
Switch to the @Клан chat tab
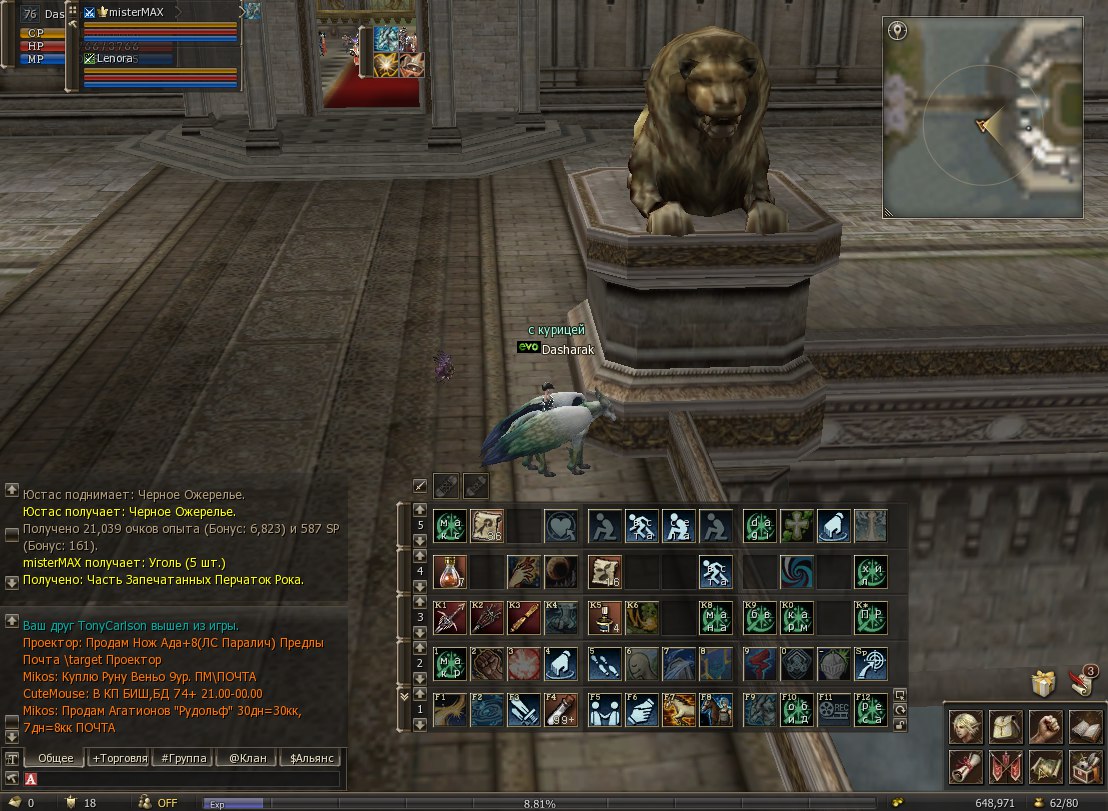pyautogui.click(x=247, y=758)
